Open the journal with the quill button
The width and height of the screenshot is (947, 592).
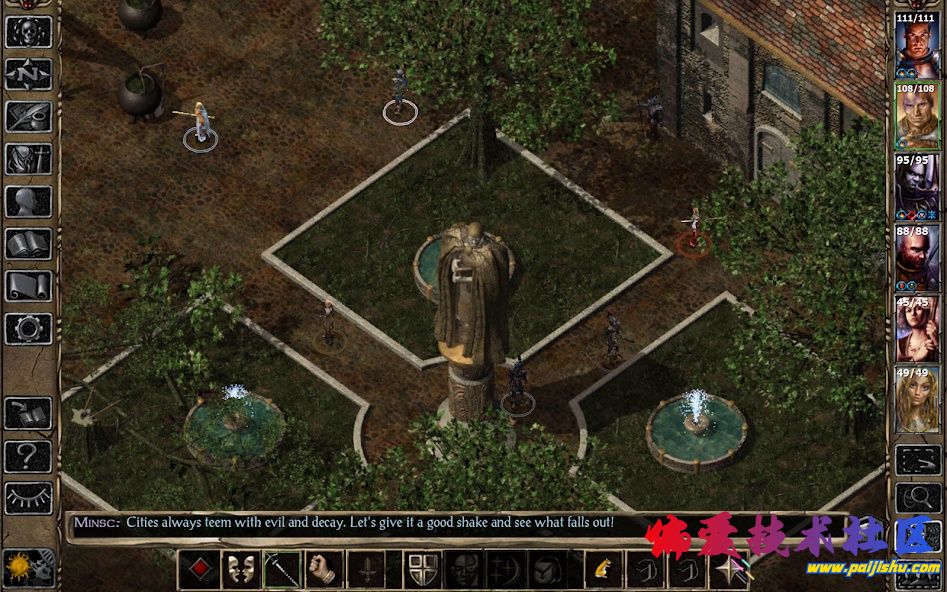tap(28, 116)
